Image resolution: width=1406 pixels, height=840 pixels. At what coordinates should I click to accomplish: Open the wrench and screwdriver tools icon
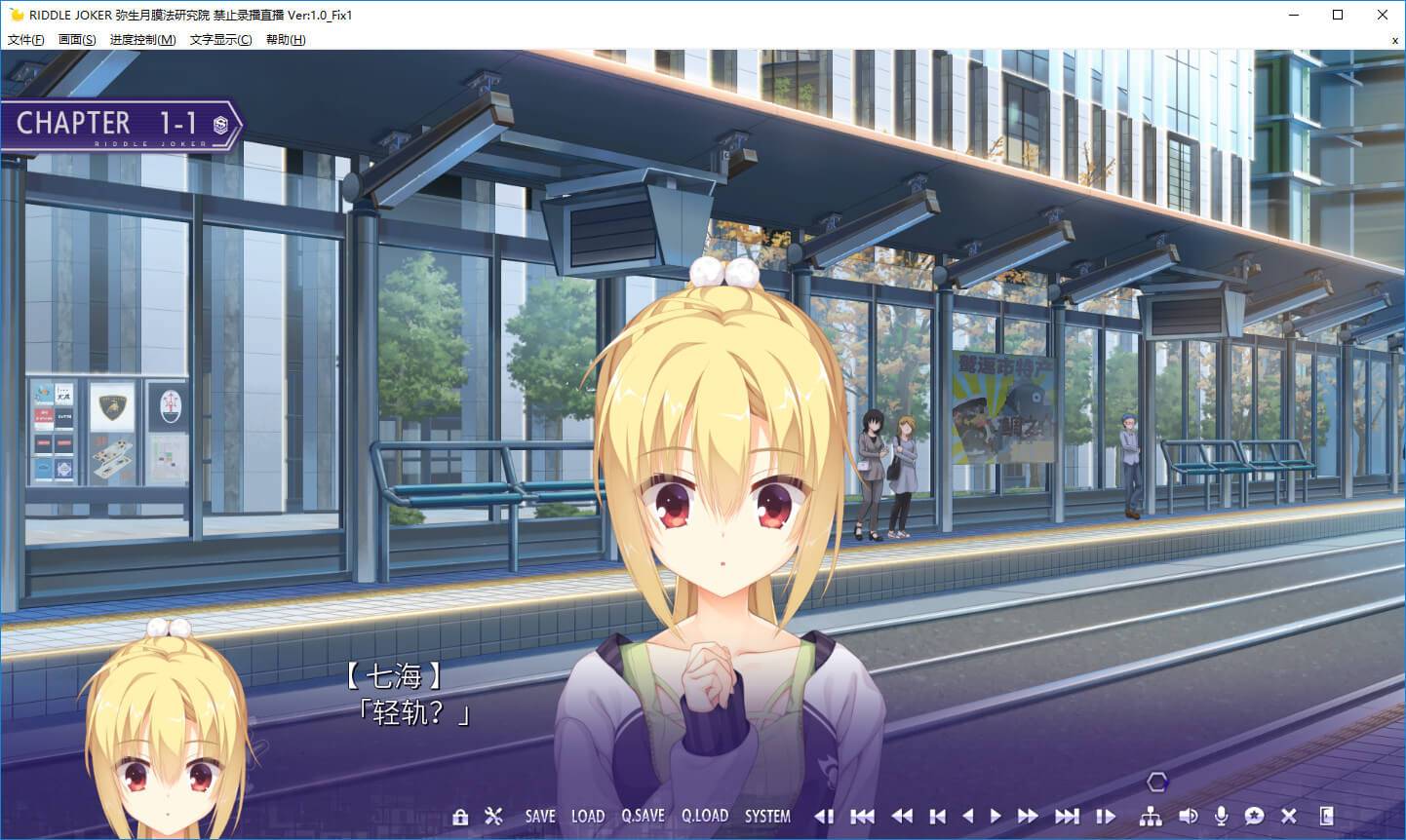[493, 817]
